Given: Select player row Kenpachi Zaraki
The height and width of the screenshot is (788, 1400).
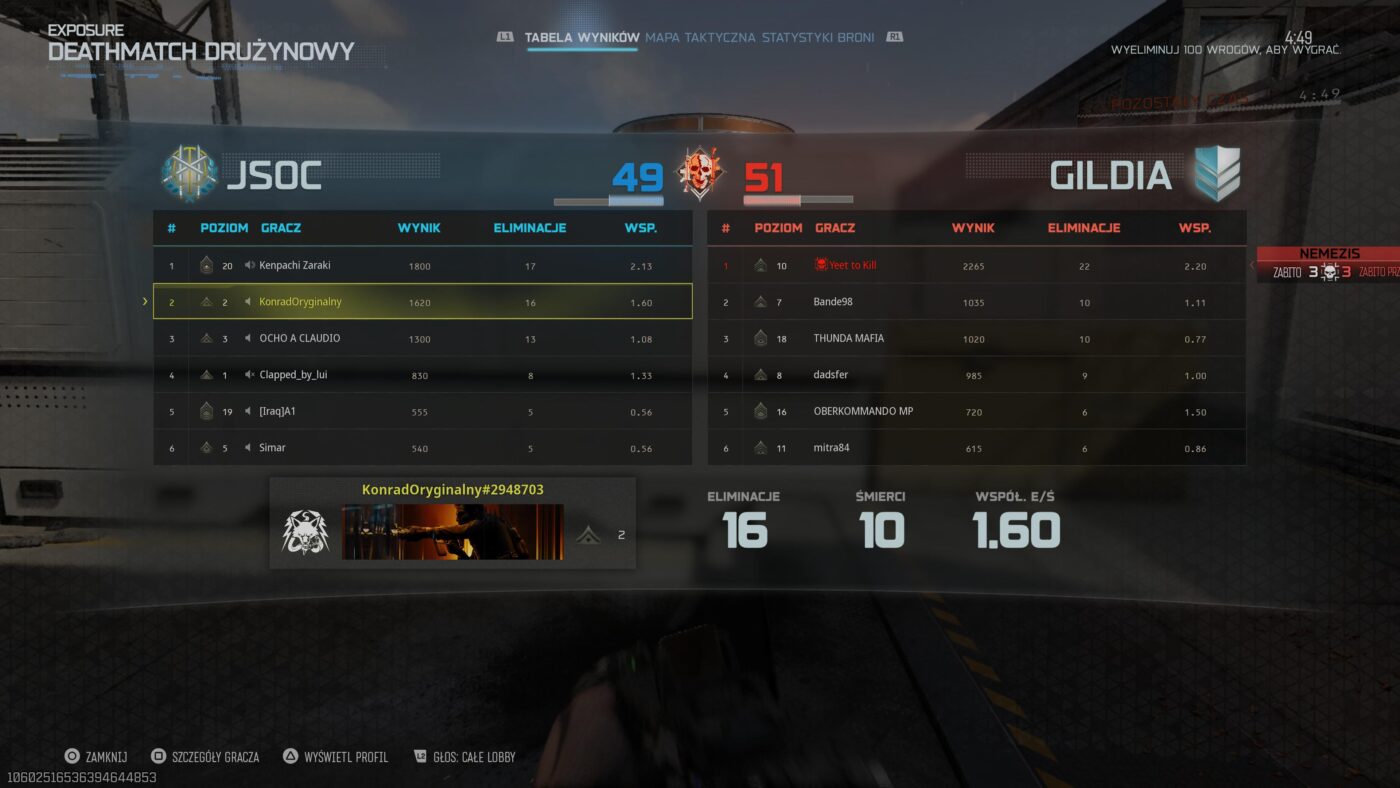Looking at the screenshot, I should (x=422, y=266).
